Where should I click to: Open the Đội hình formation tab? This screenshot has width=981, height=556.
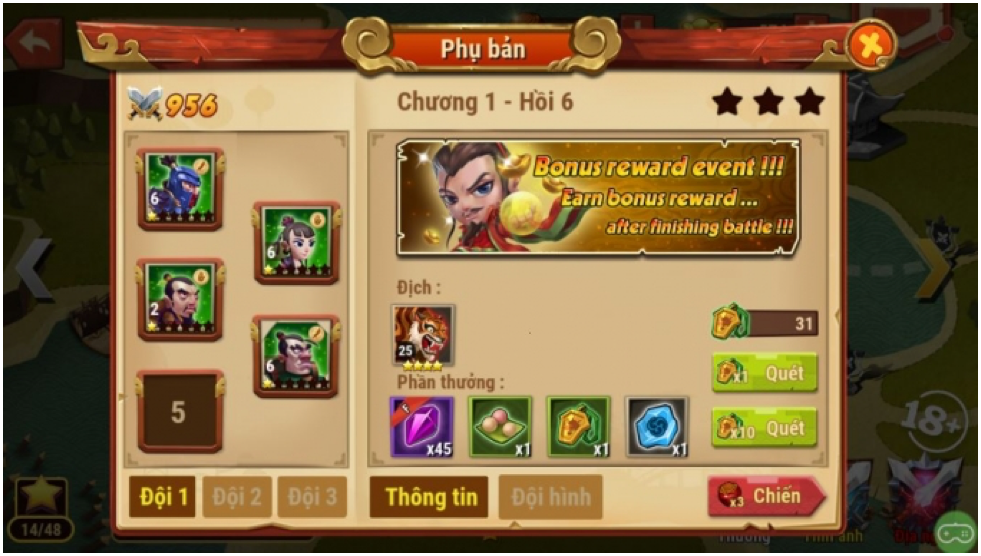[x=551, y=497]
